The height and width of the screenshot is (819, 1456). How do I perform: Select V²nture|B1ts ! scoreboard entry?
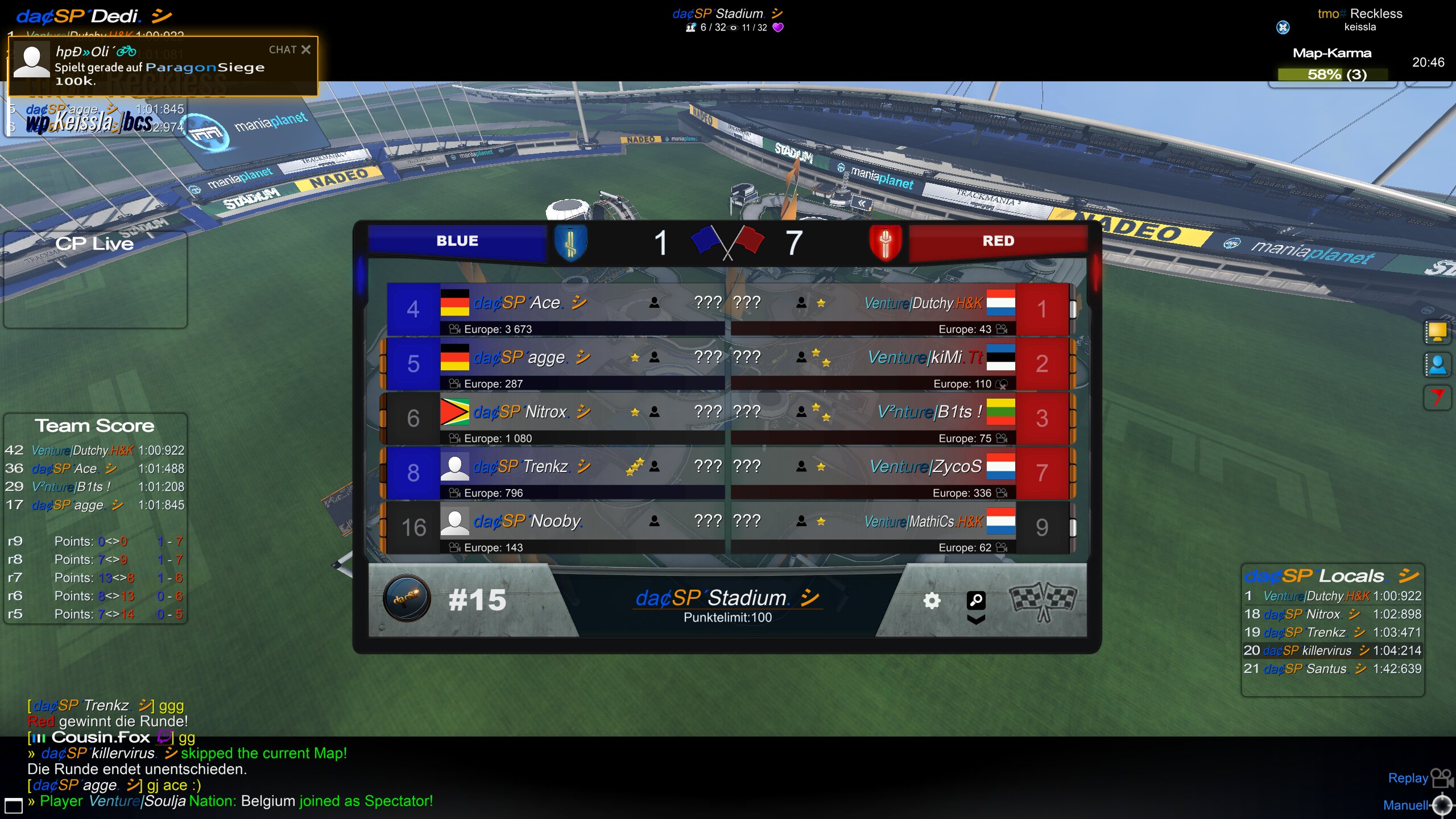(900, 418)
